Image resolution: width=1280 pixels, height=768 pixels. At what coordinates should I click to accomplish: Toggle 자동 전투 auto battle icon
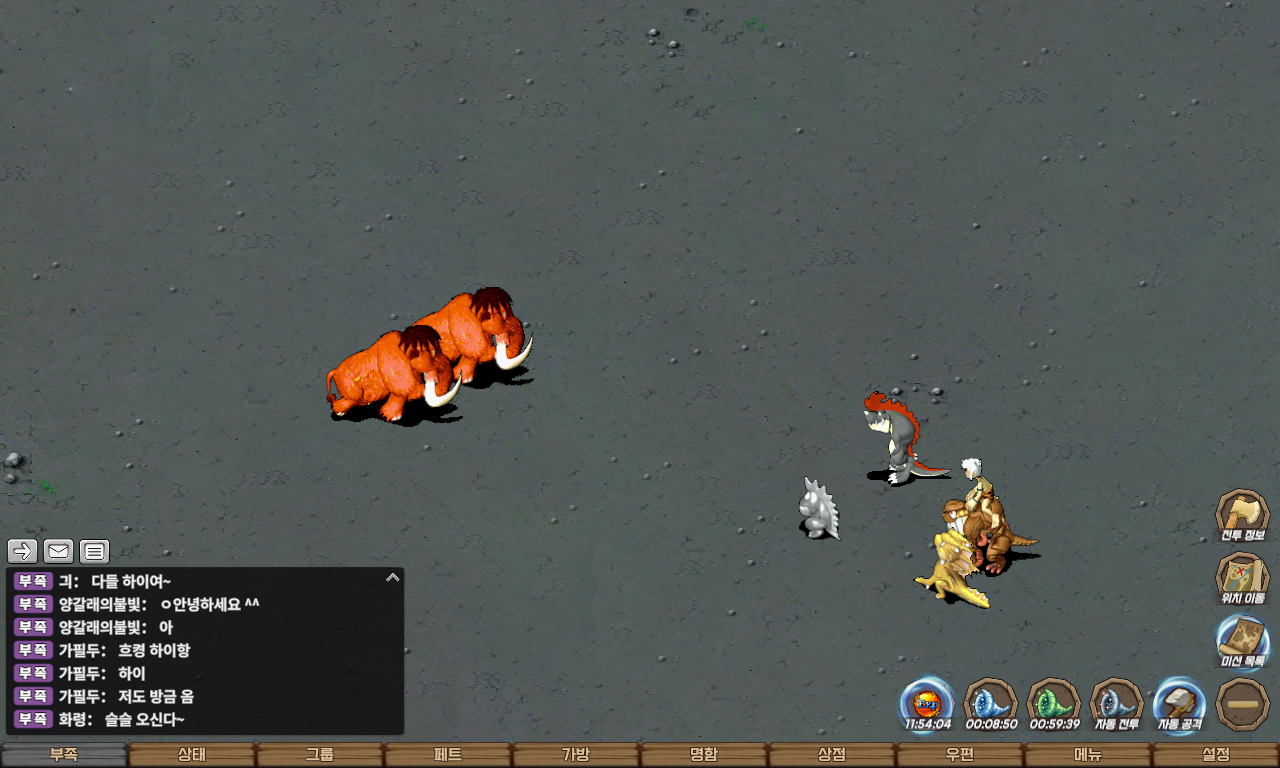coord(1116,703)
